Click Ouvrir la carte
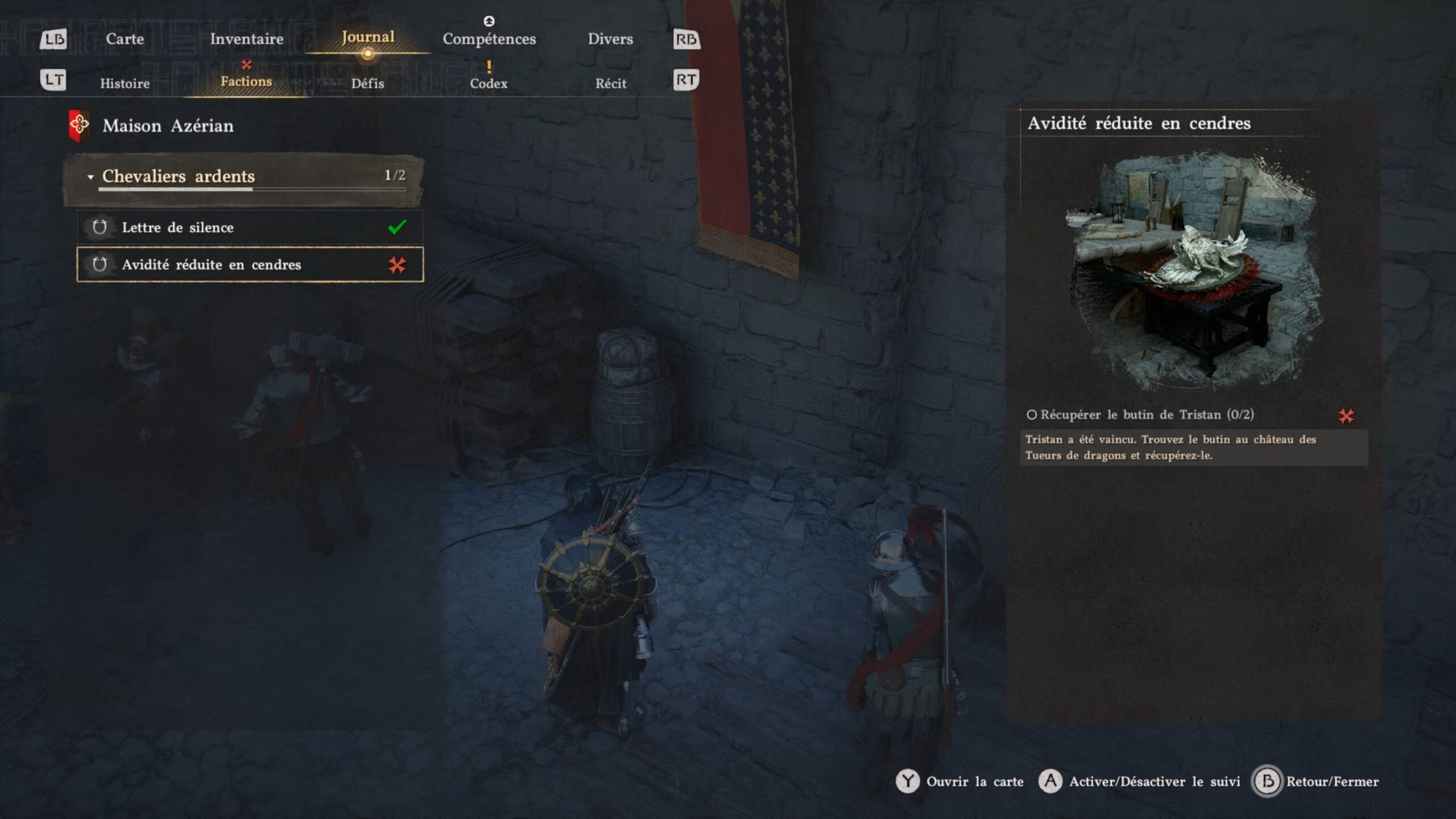The width and height of the screenshot is (1456, 819). coord(974,781)
